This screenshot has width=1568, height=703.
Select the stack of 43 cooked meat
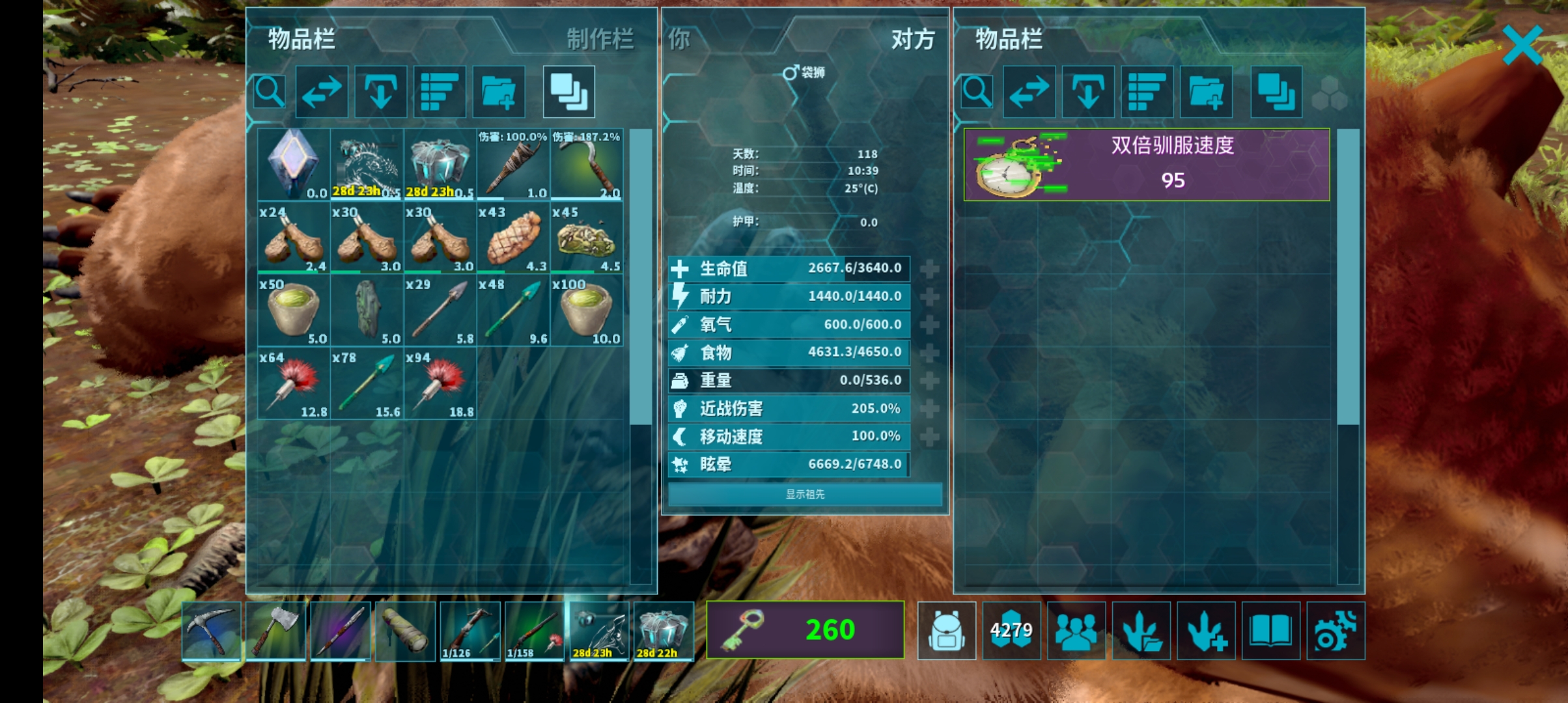(513, 238)
